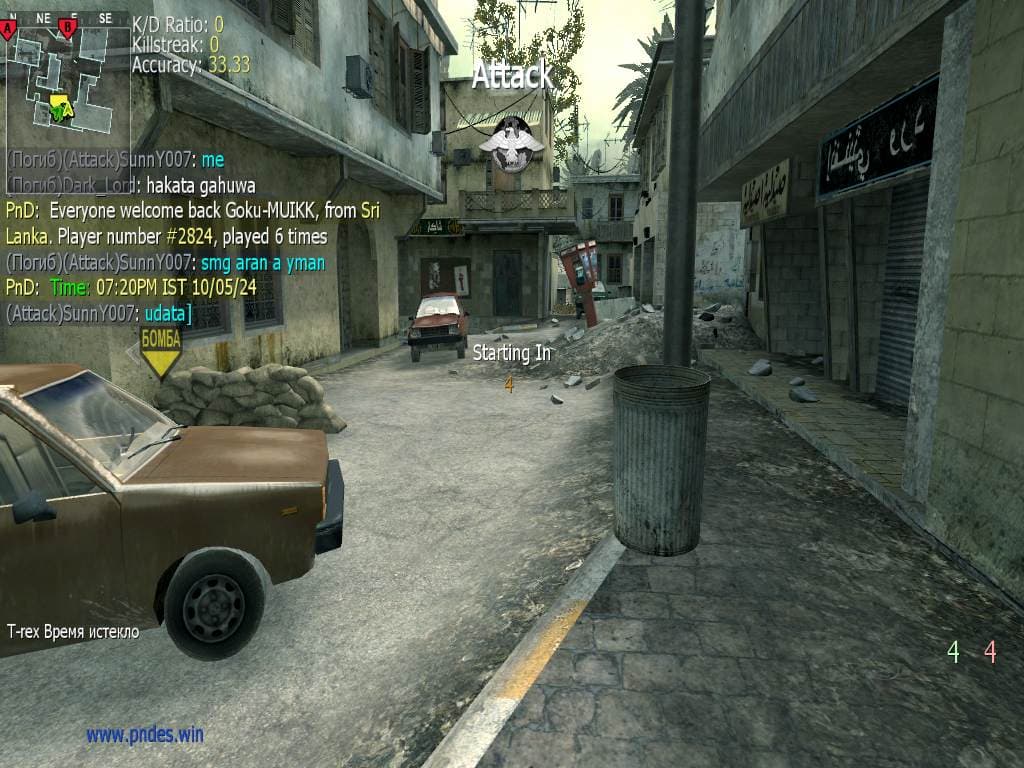The height and width of the screenshot is (768, 1024).
Task: Select the red B bomb site marker
Action: click(x=68, y=28)
